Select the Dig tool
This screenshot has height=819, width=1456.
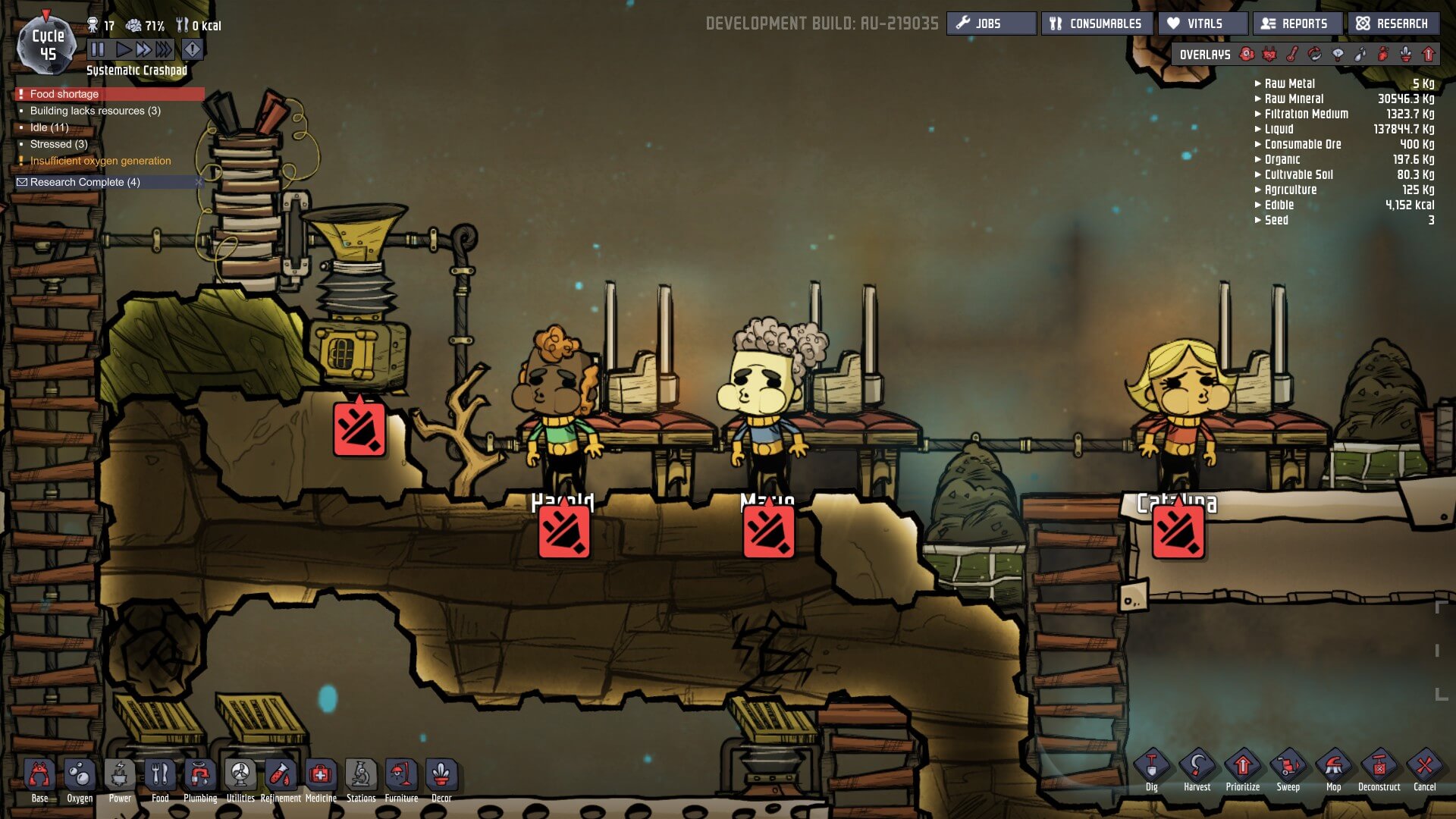(1151, 767)
